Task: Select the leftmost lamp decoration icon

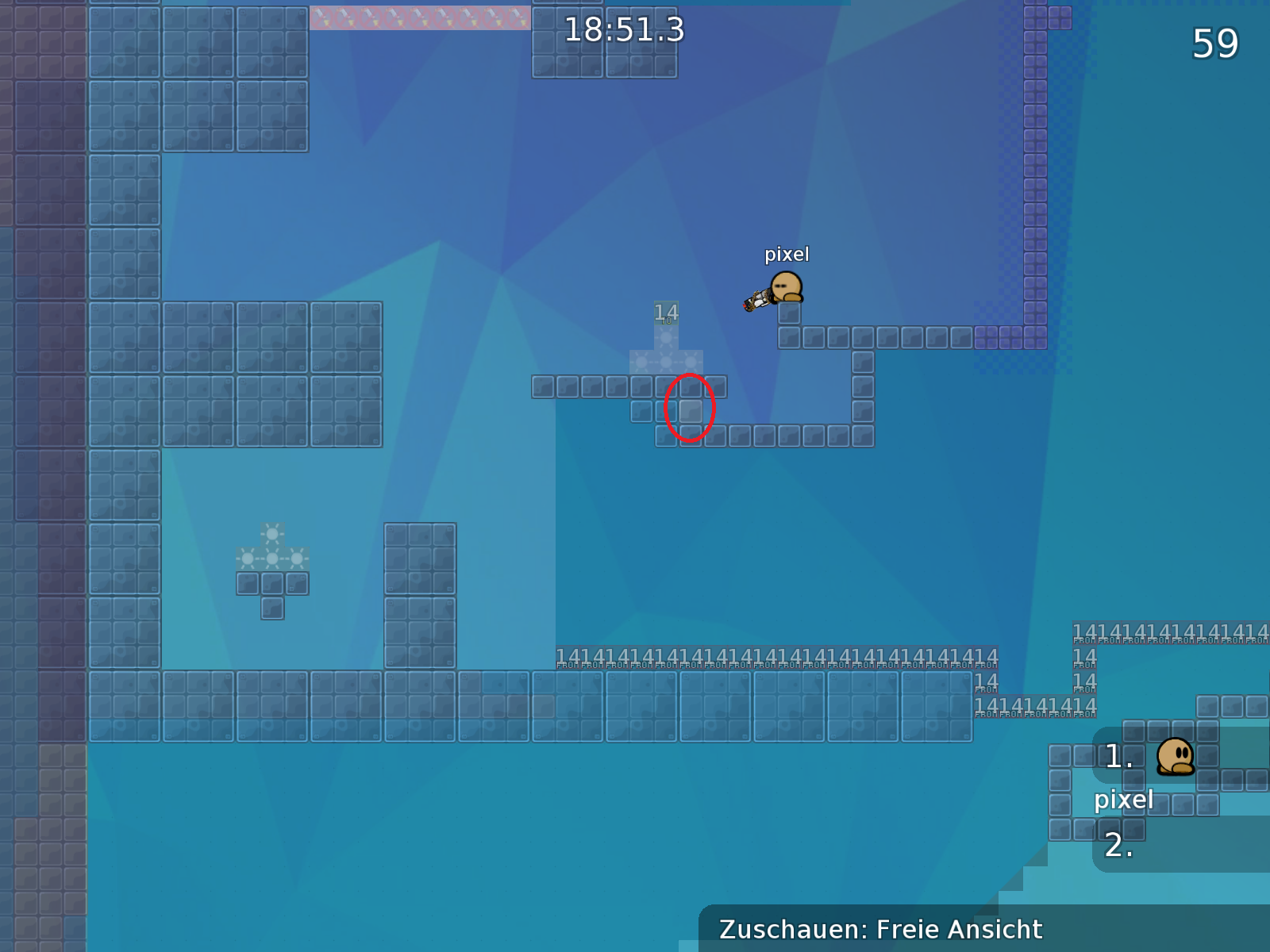Action: point(246,558)
